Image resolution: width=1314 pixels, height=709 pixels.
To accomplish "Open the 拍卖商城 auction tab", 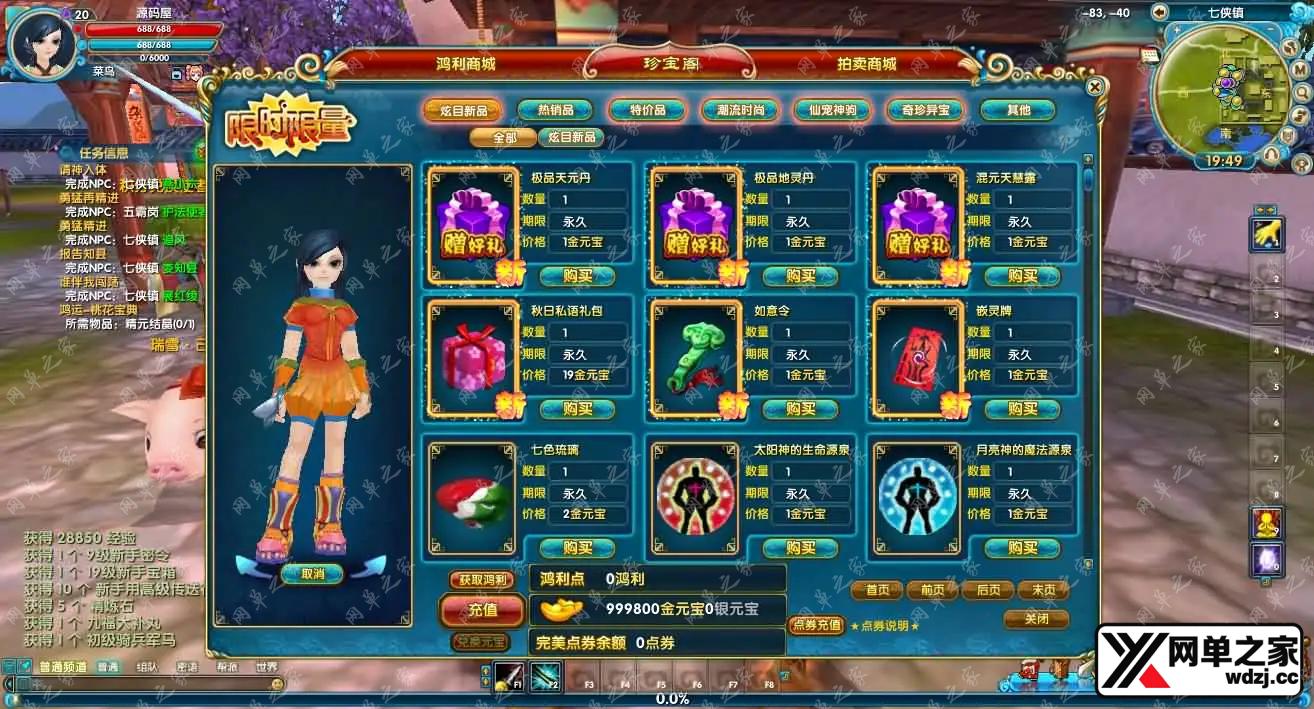I will [866, 64].
